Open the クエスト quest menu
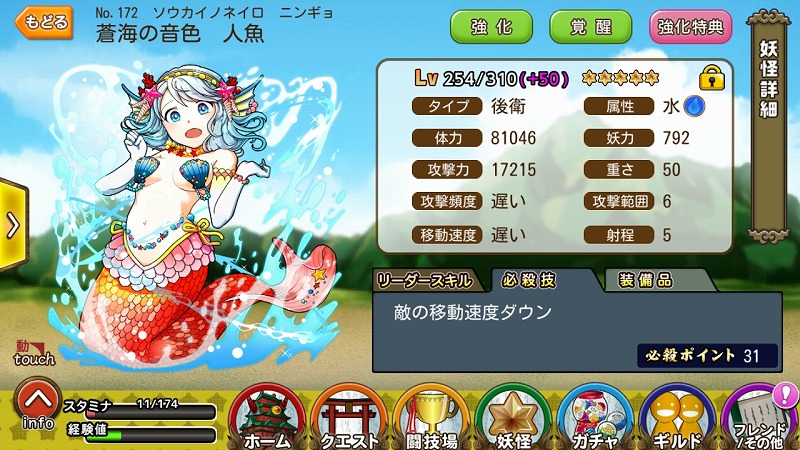 [x=351, y=418]
